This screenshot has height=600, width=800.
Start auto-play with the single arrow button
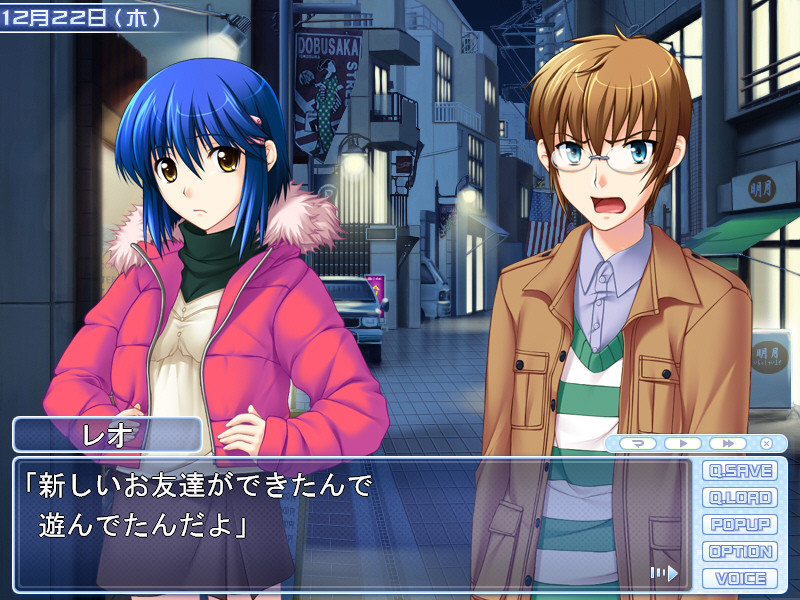click(x=683, y=443)
